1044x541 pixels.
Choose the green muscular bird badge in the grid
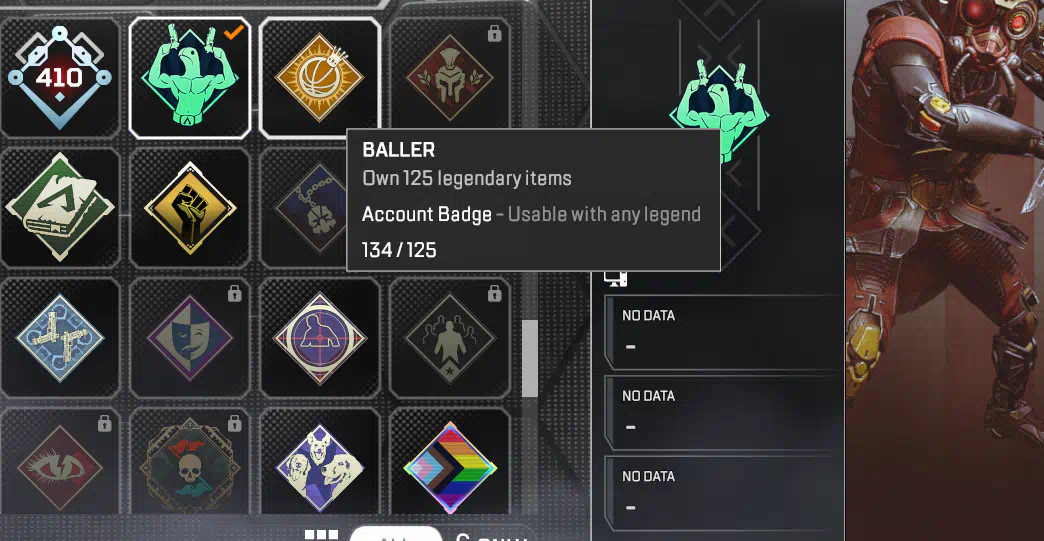point(190,77)
